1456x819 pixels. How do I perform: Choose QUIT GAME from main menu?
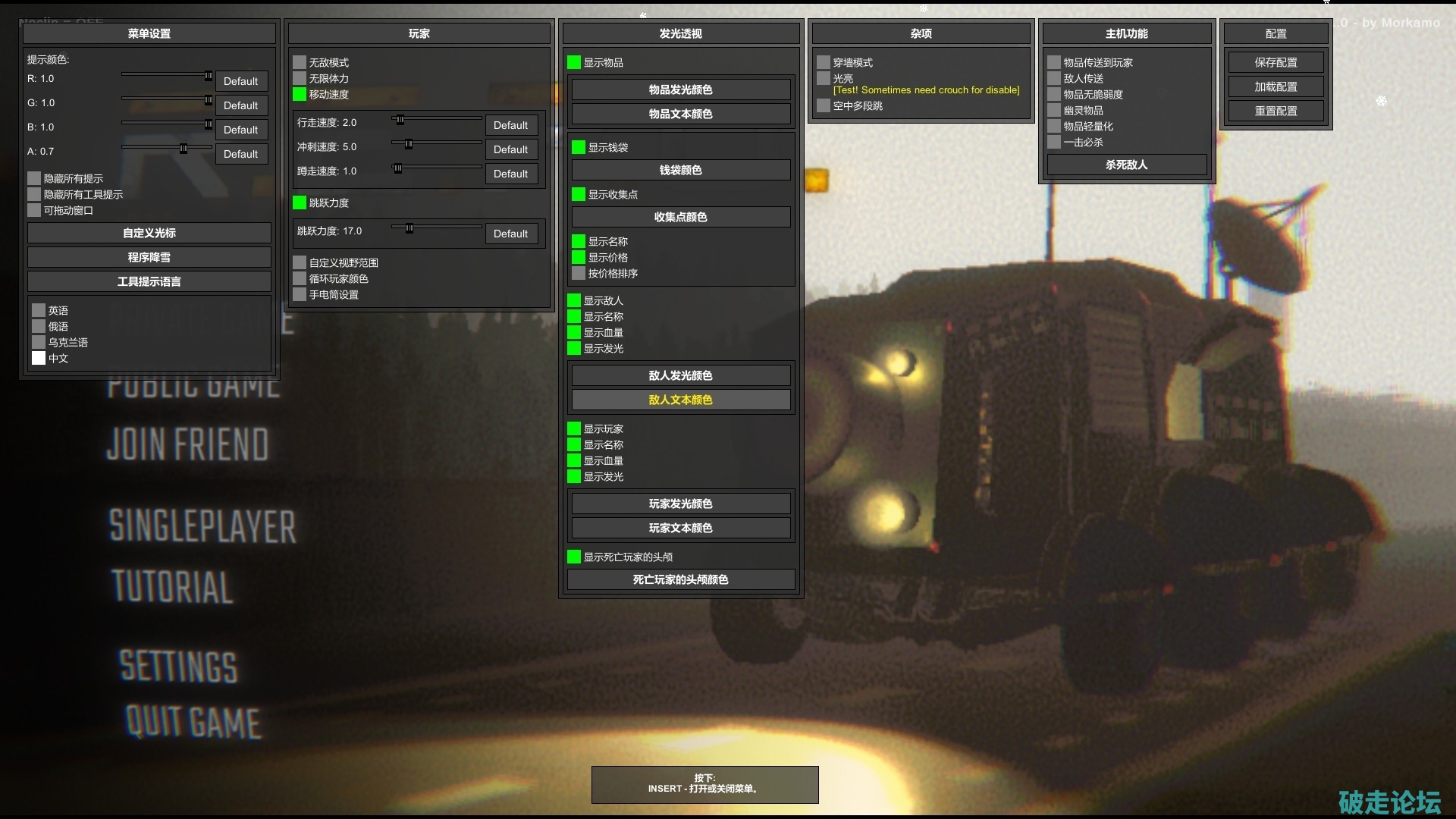(x=193, y=722)
